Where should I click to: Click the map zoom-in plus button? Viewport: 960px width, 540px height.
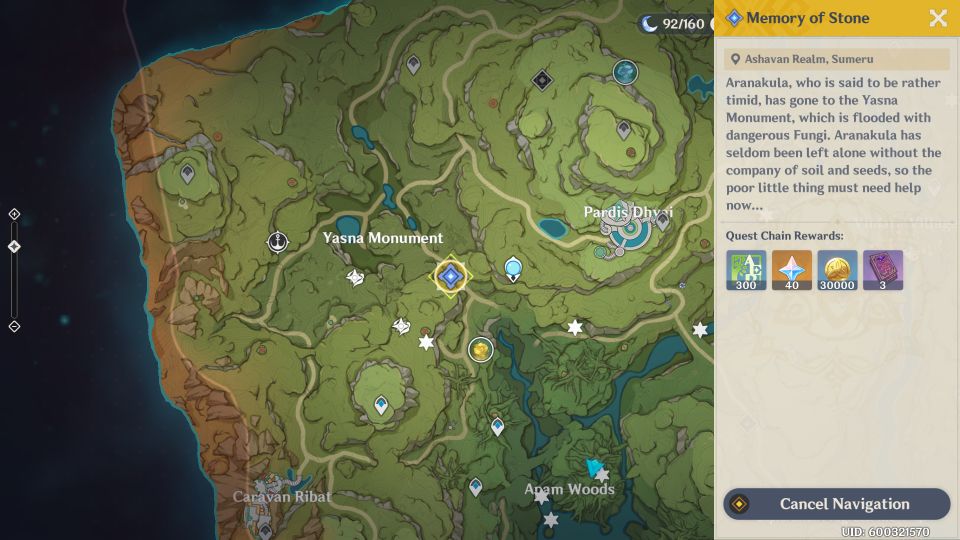pos(14,214)
